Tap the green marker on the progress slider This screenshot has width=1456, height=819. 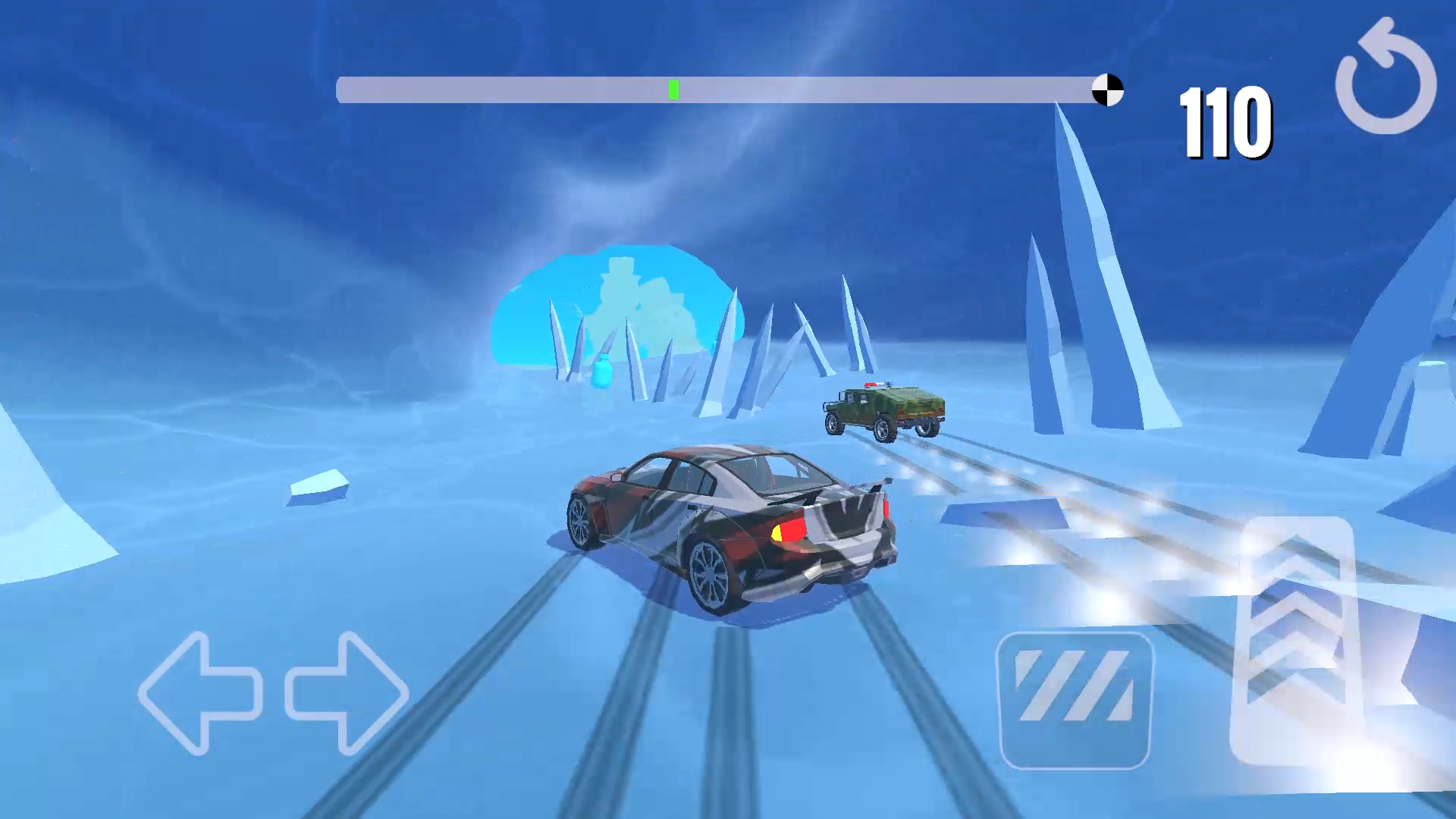point(672,89)
